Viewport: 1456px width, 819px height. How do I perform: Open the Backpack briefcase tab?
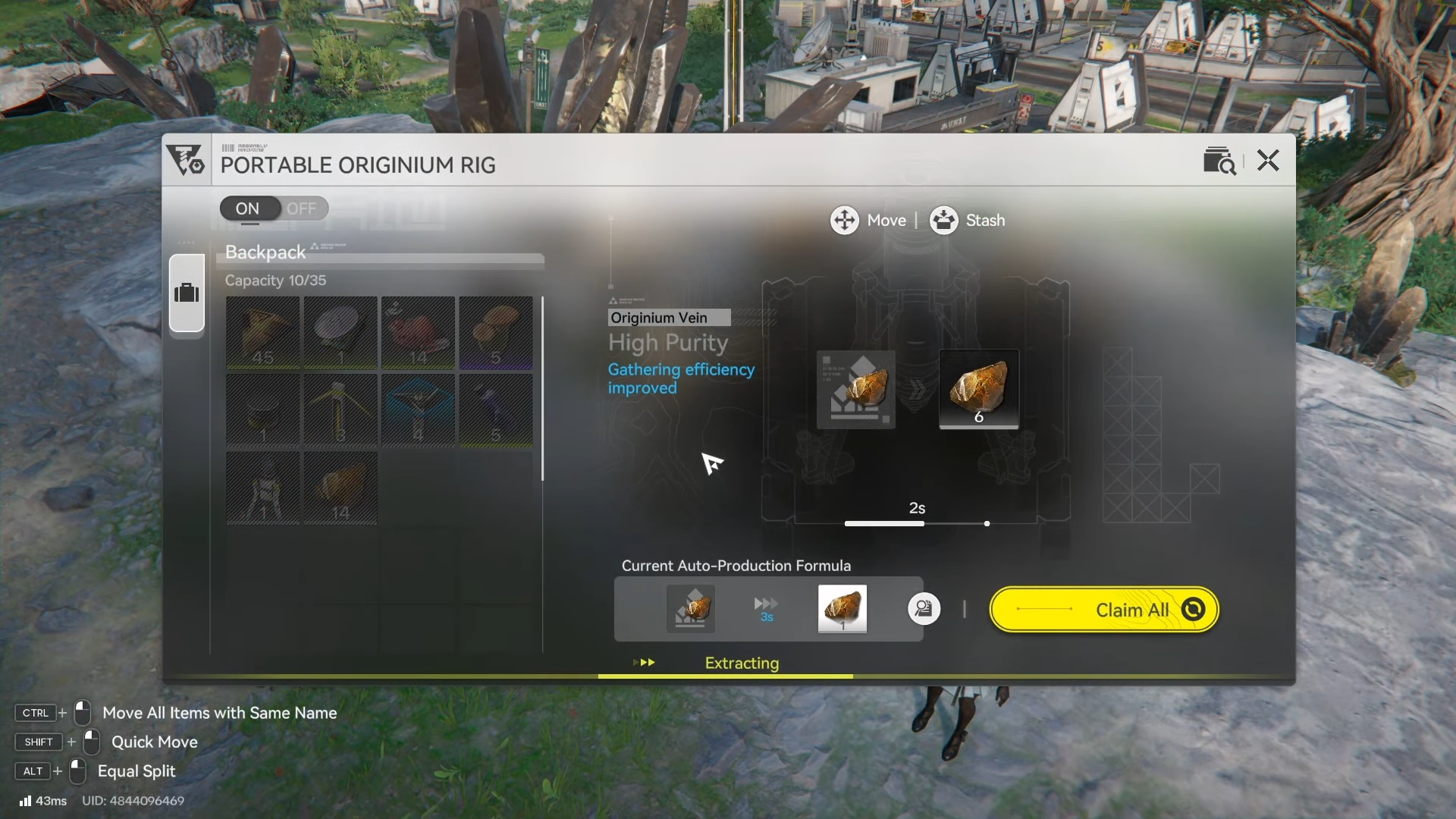click(187, 293)
